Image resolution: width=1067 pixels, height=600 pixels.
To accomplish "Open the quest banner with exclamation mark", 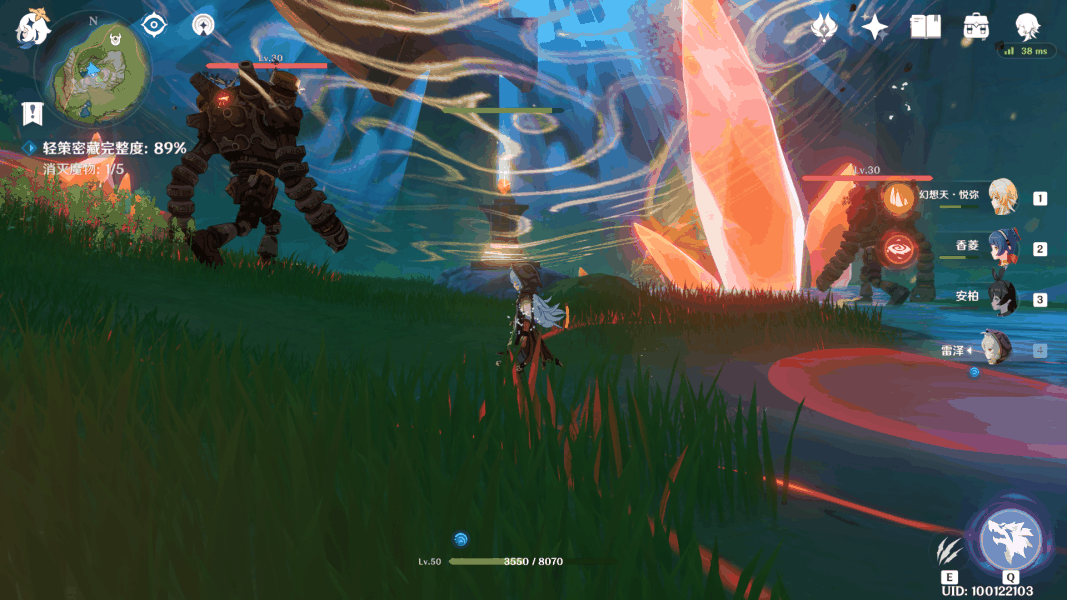I will (34, 113).
